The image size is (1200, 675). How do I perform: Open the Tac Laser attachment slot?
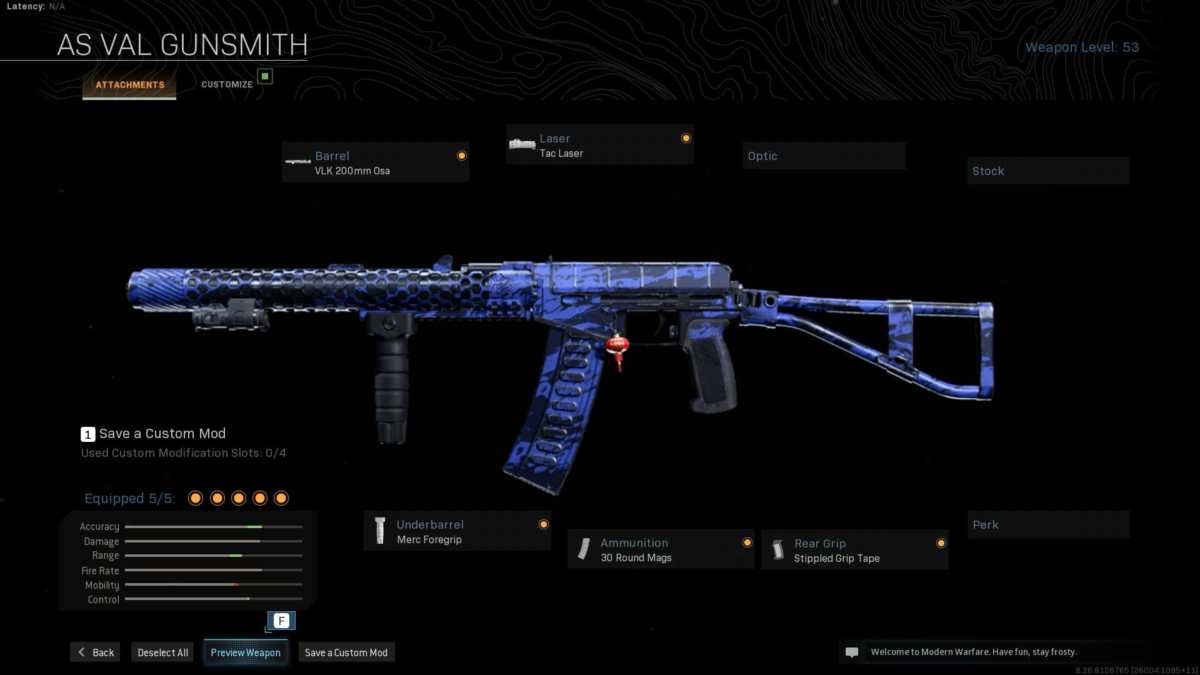(599, 145)
